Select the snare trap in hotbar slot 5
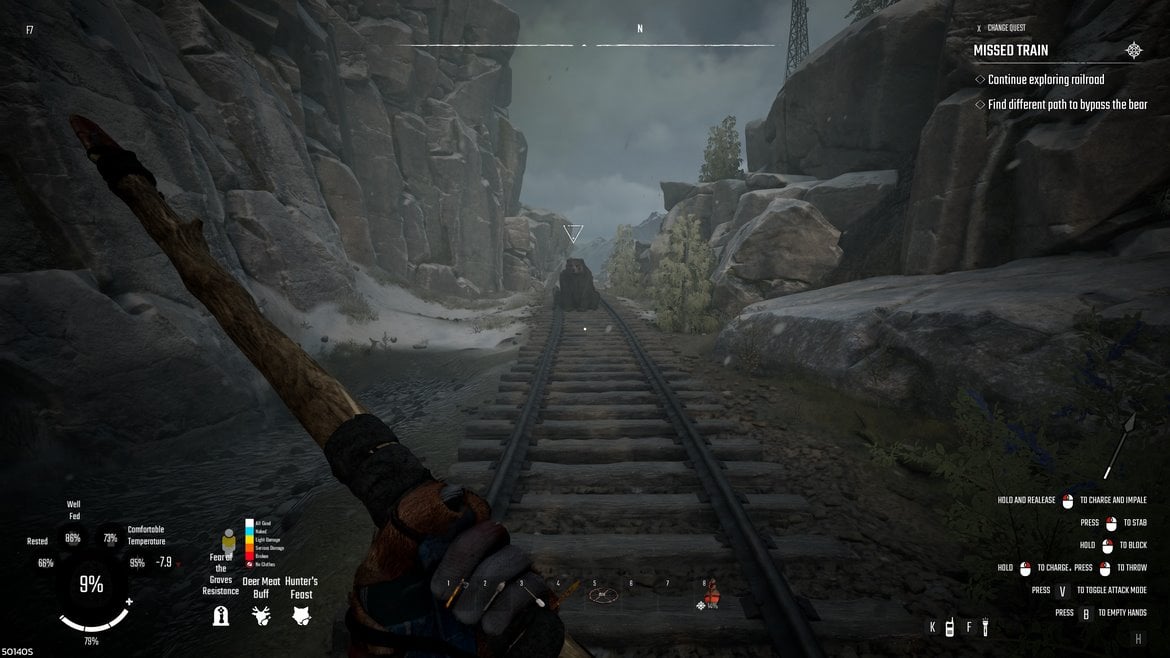This screenshot has width=1170, height=658. click(602, 595)
